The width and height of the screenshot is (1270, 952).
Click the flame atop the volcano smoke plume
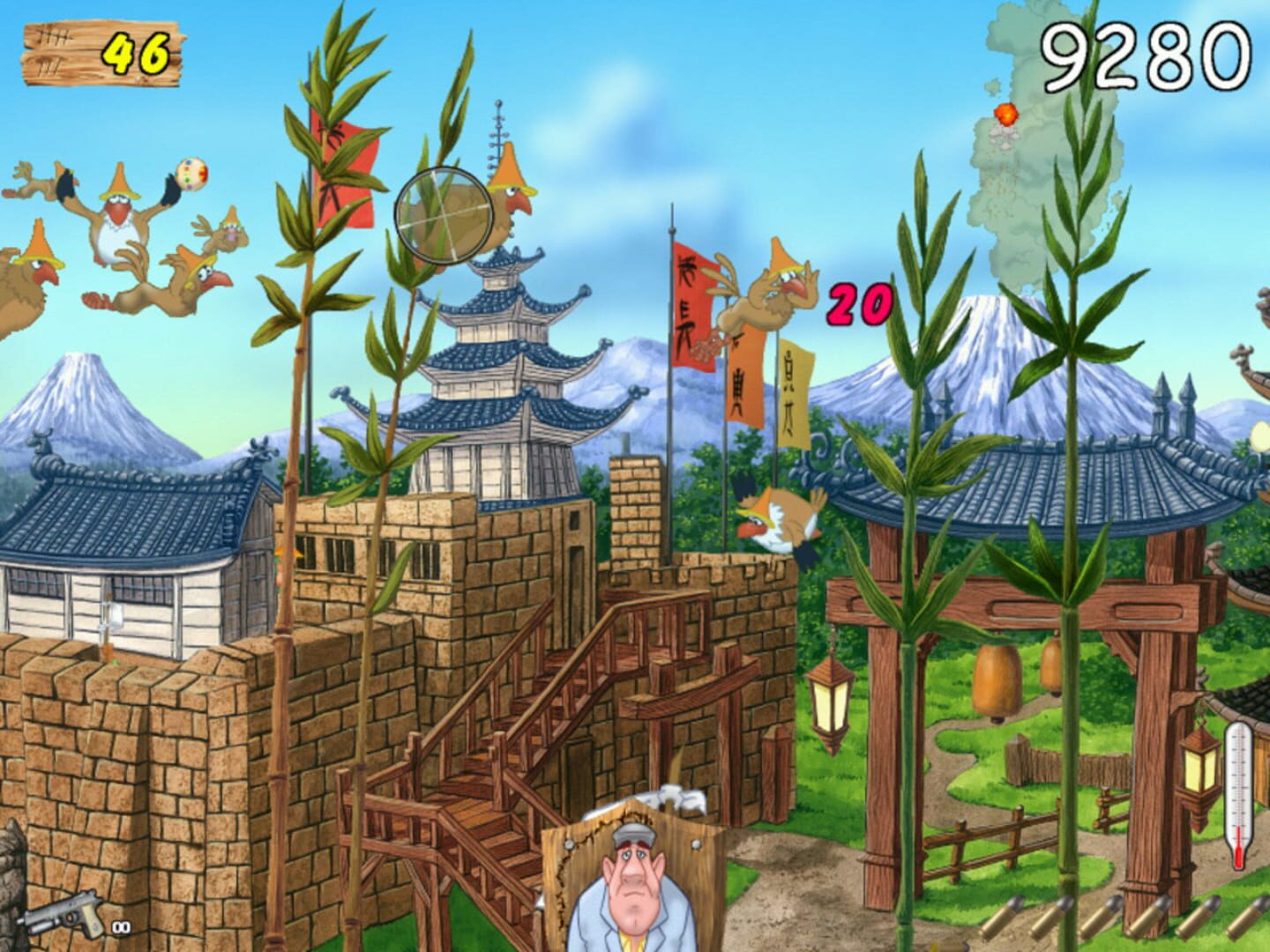tap(1005, 113)
